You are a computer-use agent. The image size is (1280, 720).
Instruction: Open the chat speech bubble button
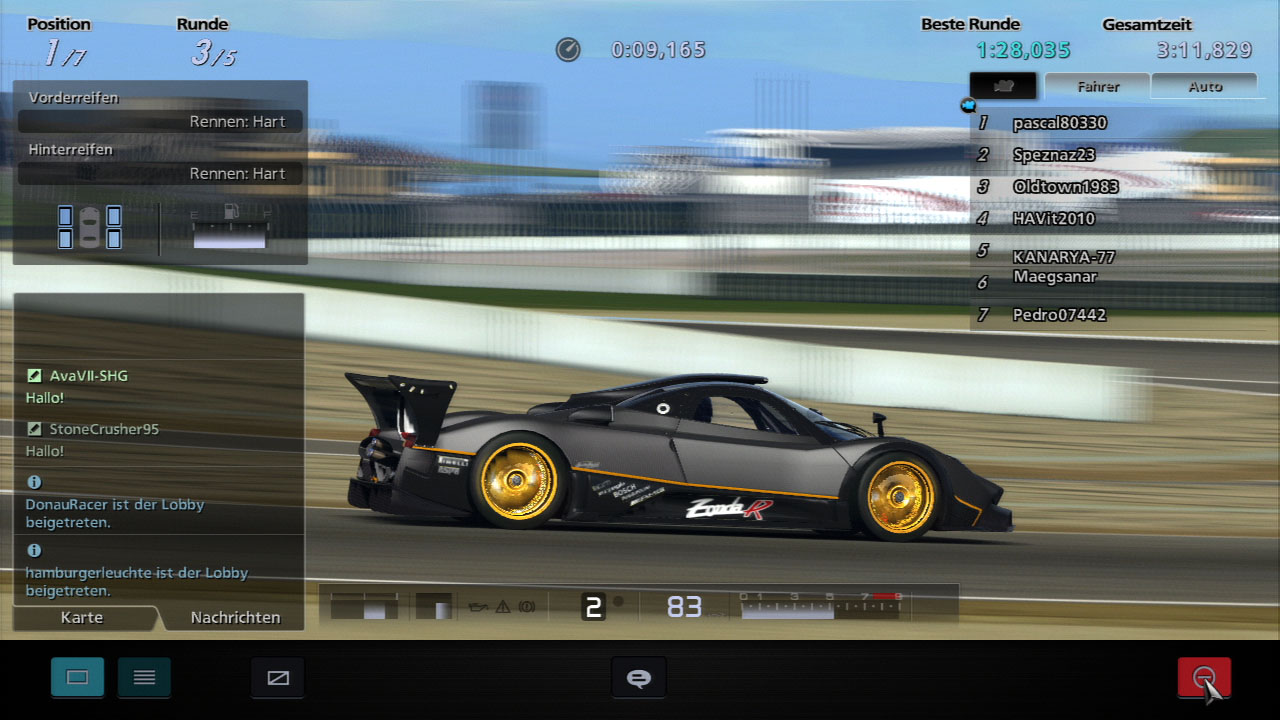(x=638, y=678)
